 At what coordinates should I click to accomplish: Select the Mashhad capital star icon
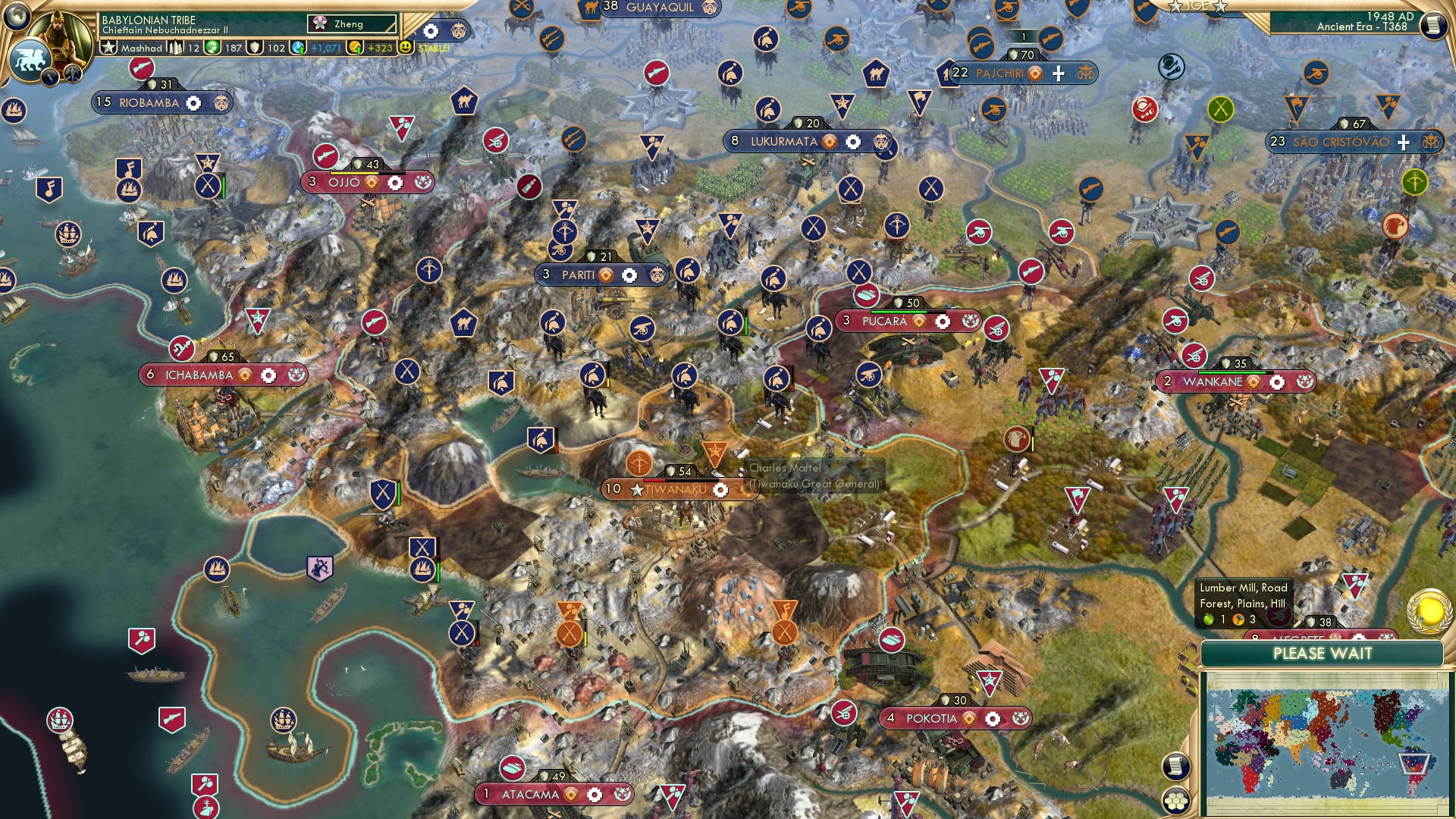pos(109,48)
